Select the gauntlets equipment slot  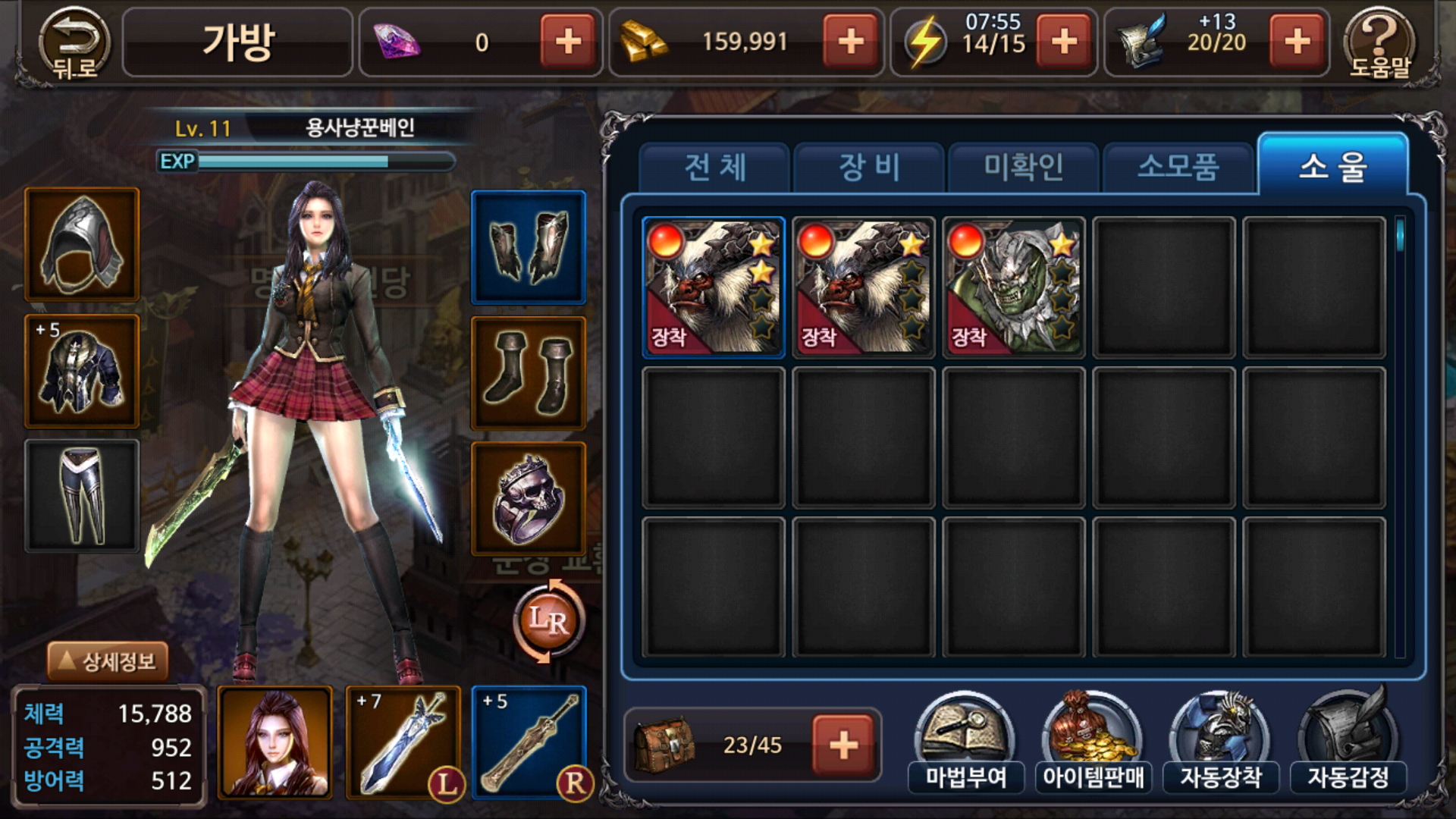point(529,247)
